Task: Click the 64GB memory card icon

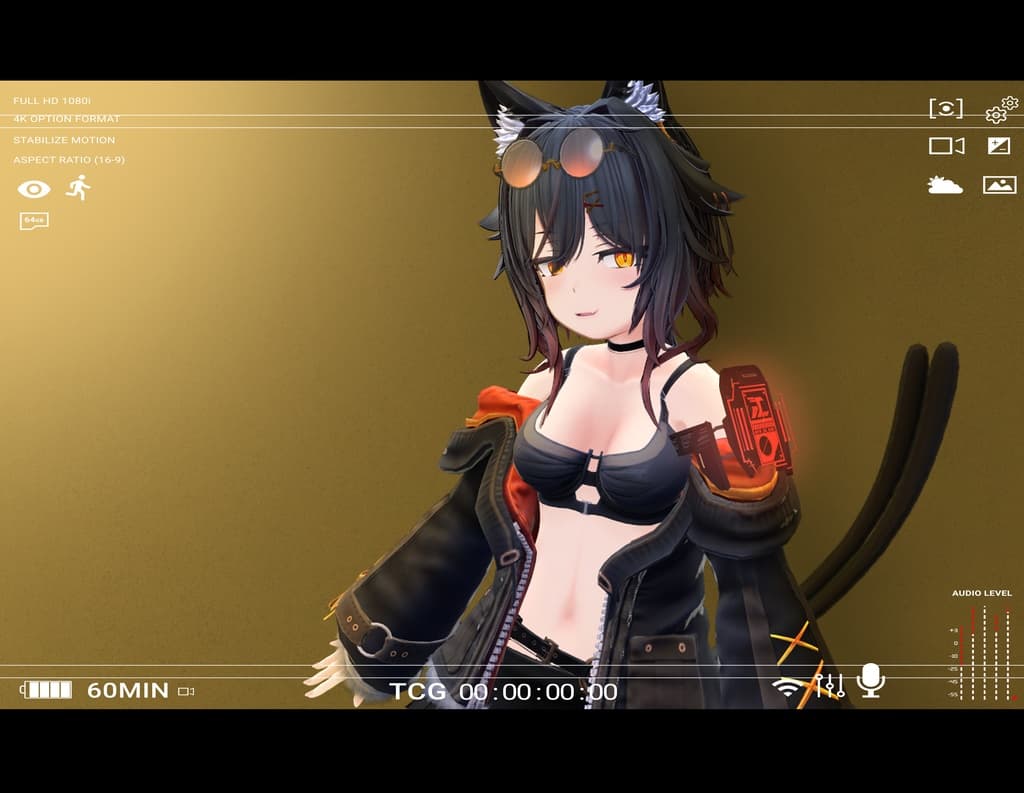Action: pos(34,220)
